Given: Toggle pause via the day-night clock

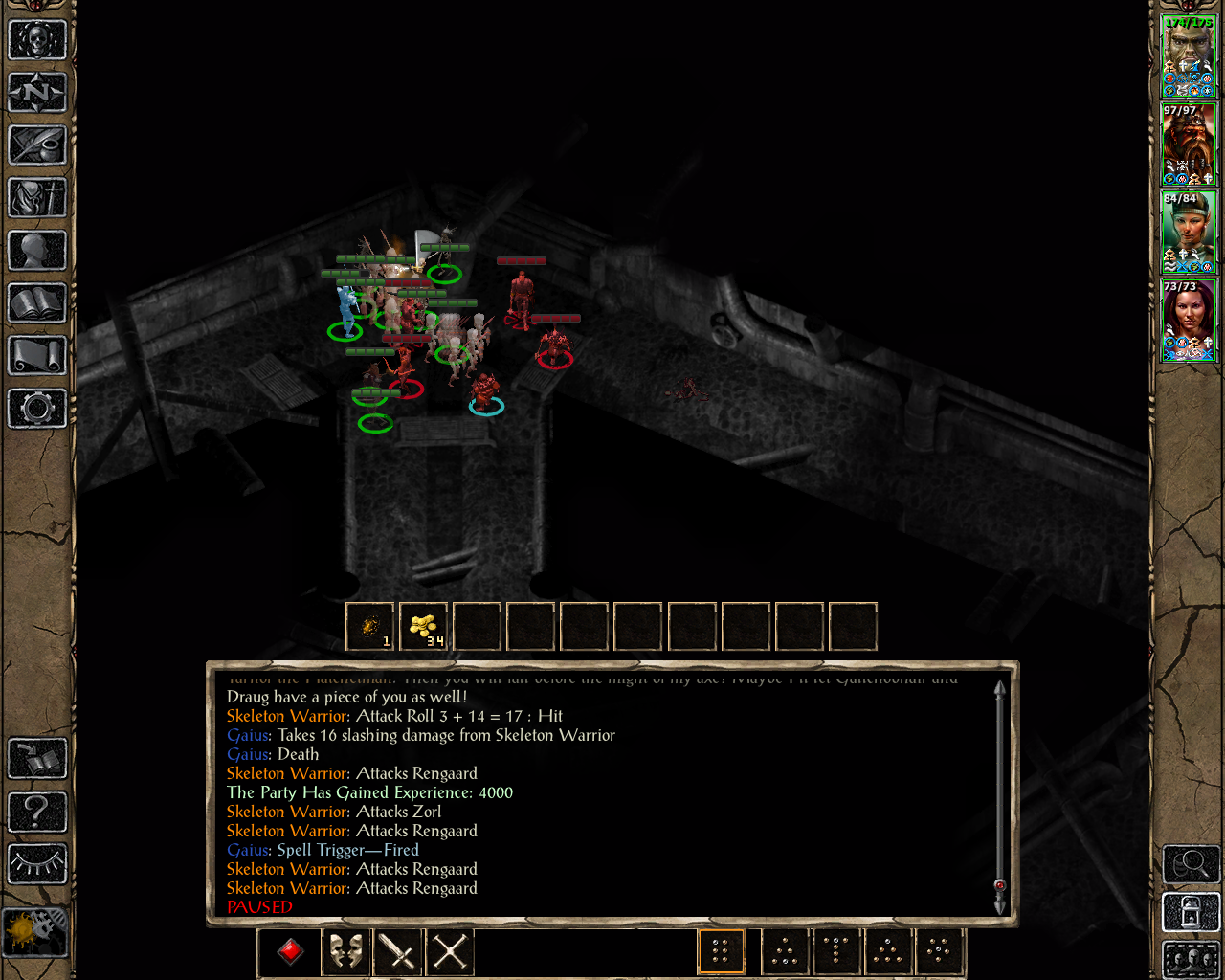Looking at the screenshot, I should (x=35, y=930).
